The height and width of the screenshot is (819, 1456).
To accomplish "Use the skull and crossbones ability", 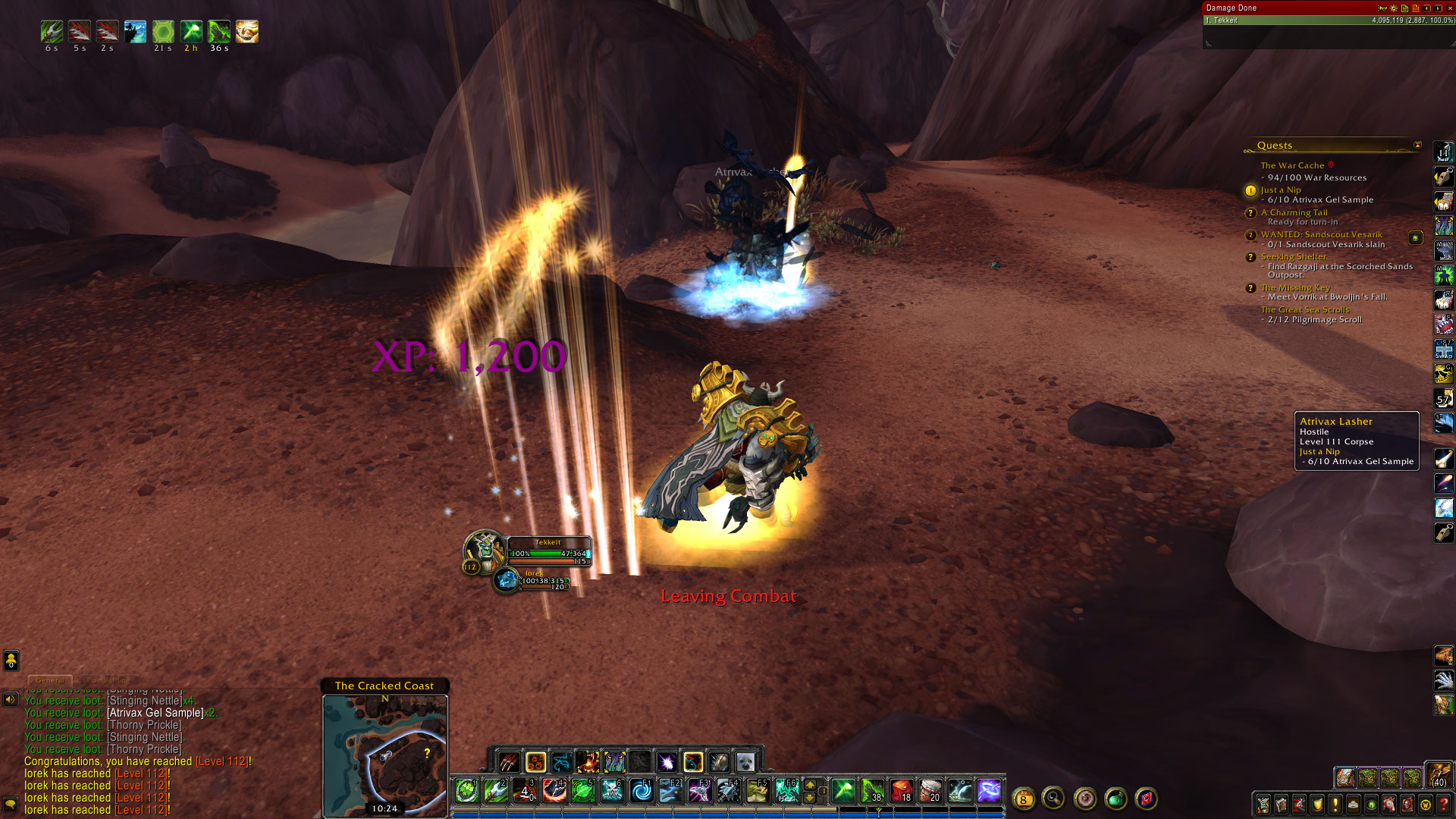I will [612, 791].
